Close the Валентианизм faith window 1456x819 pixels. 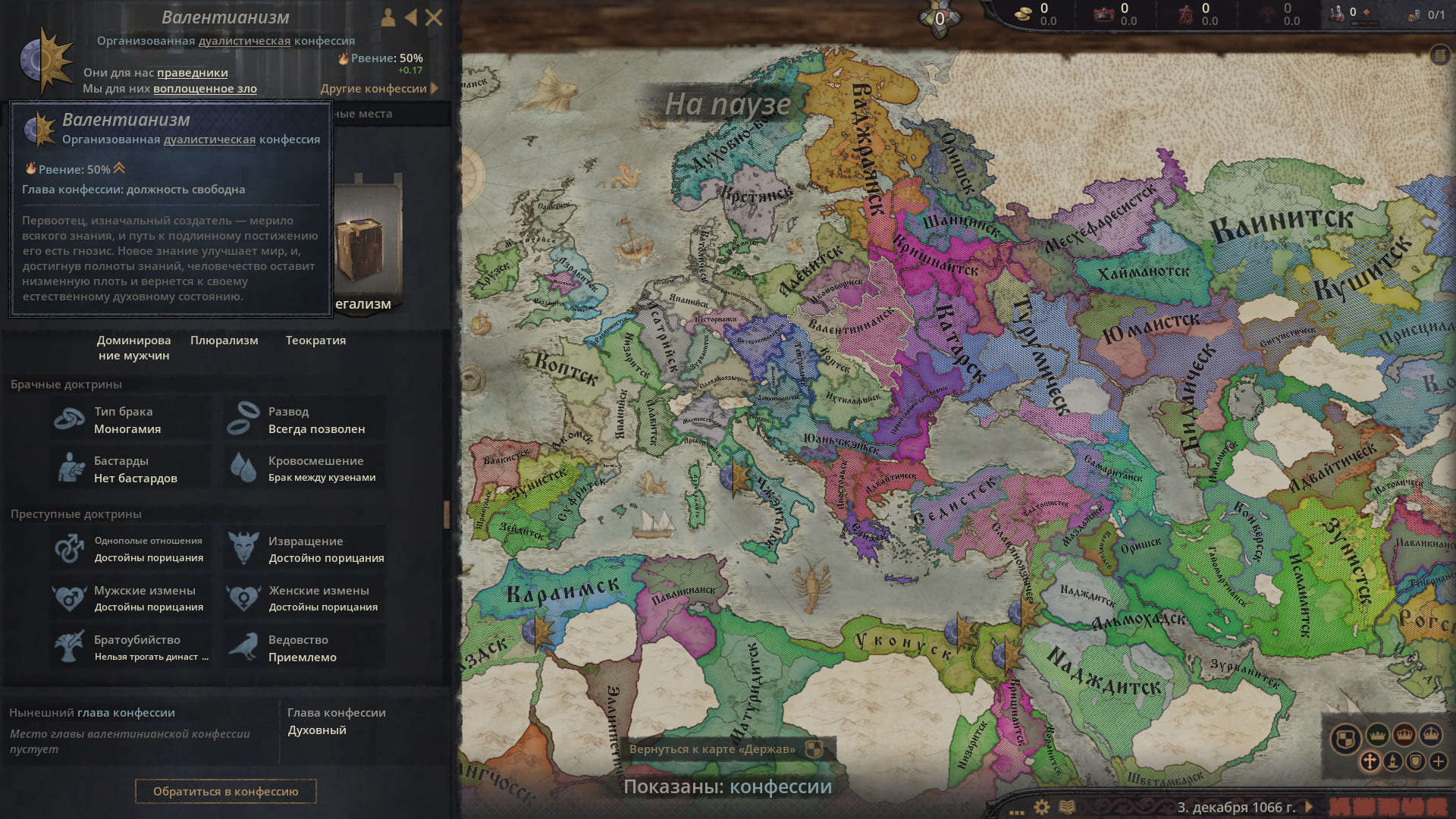click(434, 17)
